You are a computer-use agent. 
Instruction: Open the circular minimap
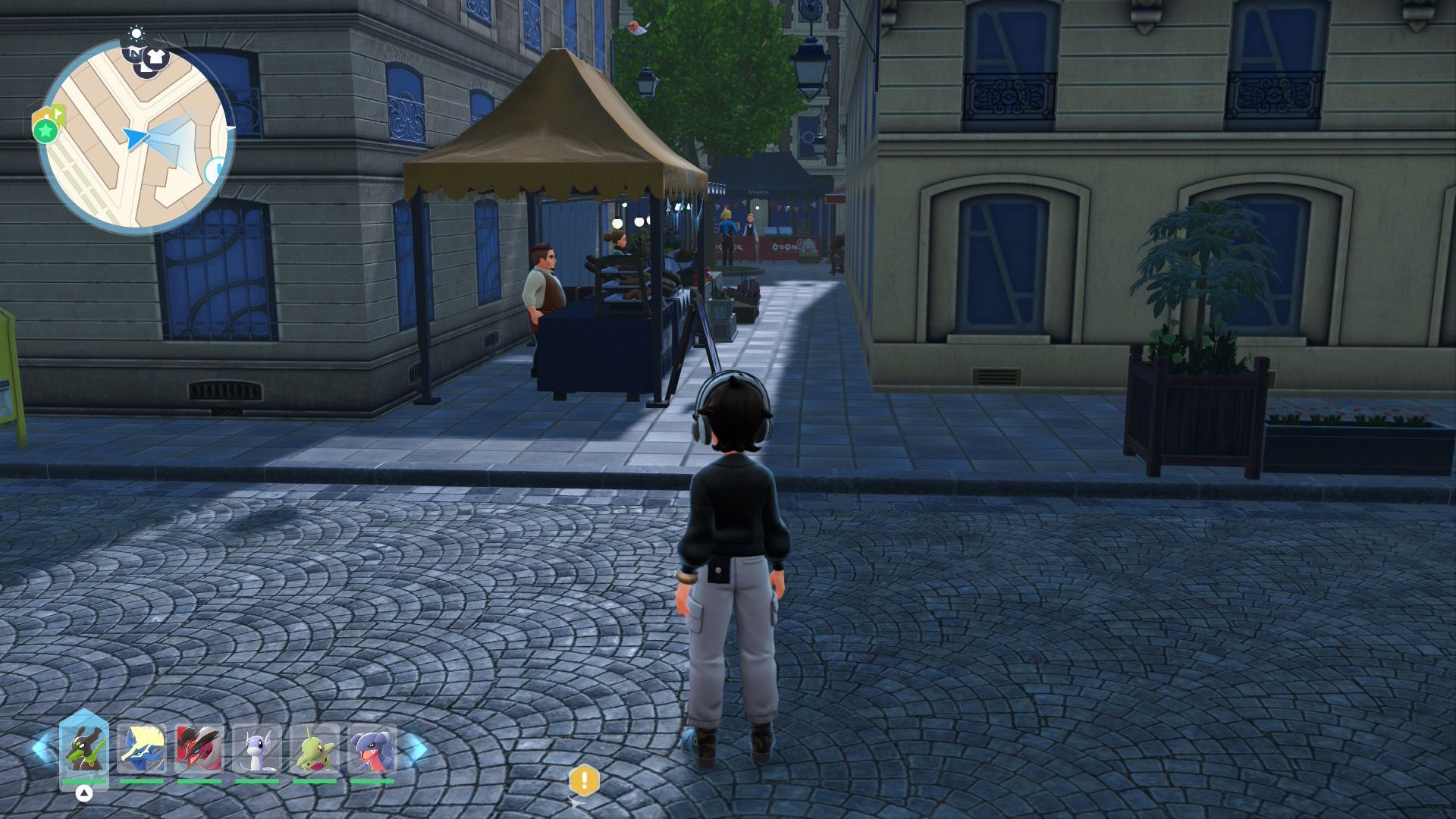click(136, 137)
